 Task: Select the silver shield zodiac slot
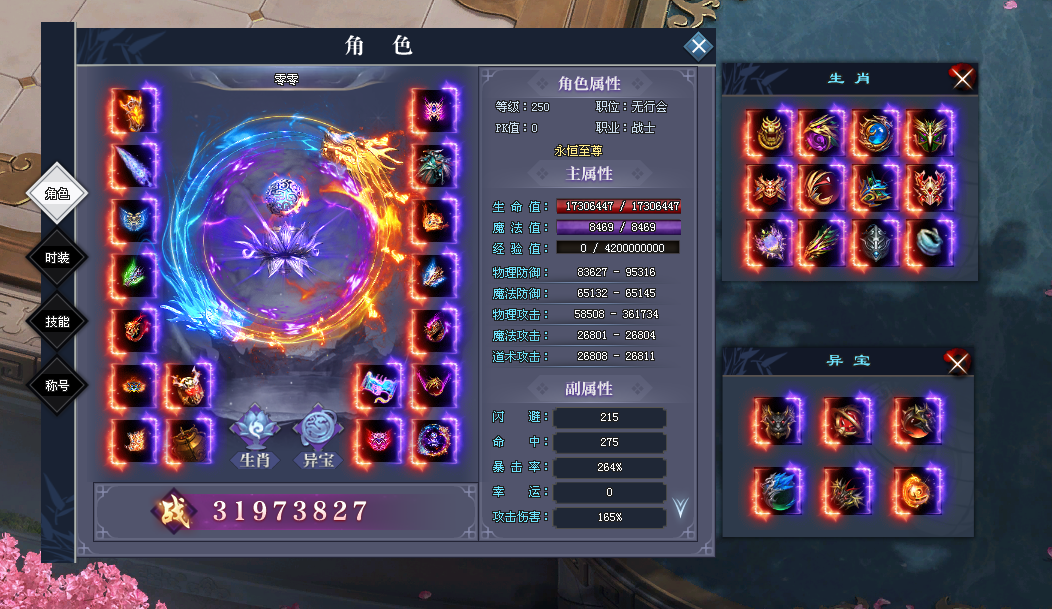click(874, 242)
